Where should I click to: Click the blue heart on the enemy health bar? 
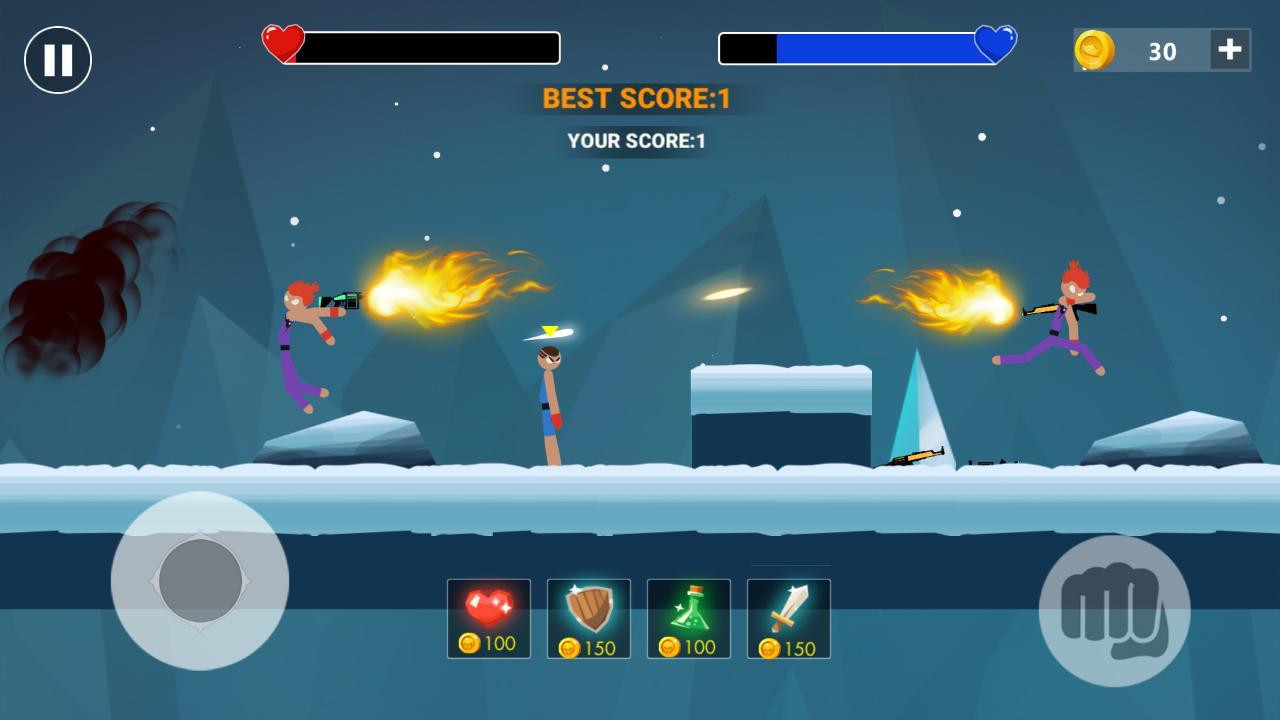click(995, 44)
